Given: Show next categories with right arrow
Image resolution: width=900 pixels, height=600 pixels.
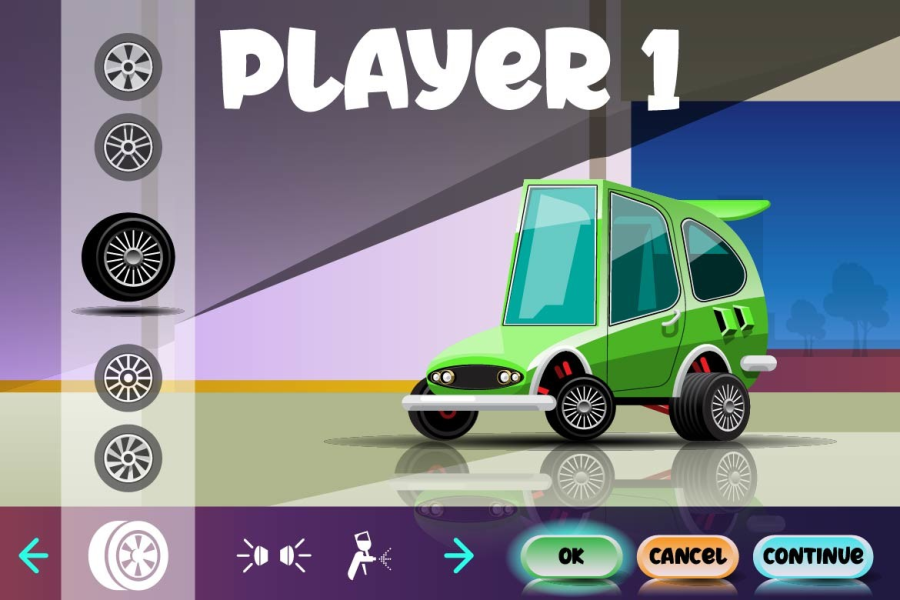Looking at the screenshot, I should coord(458,553).
